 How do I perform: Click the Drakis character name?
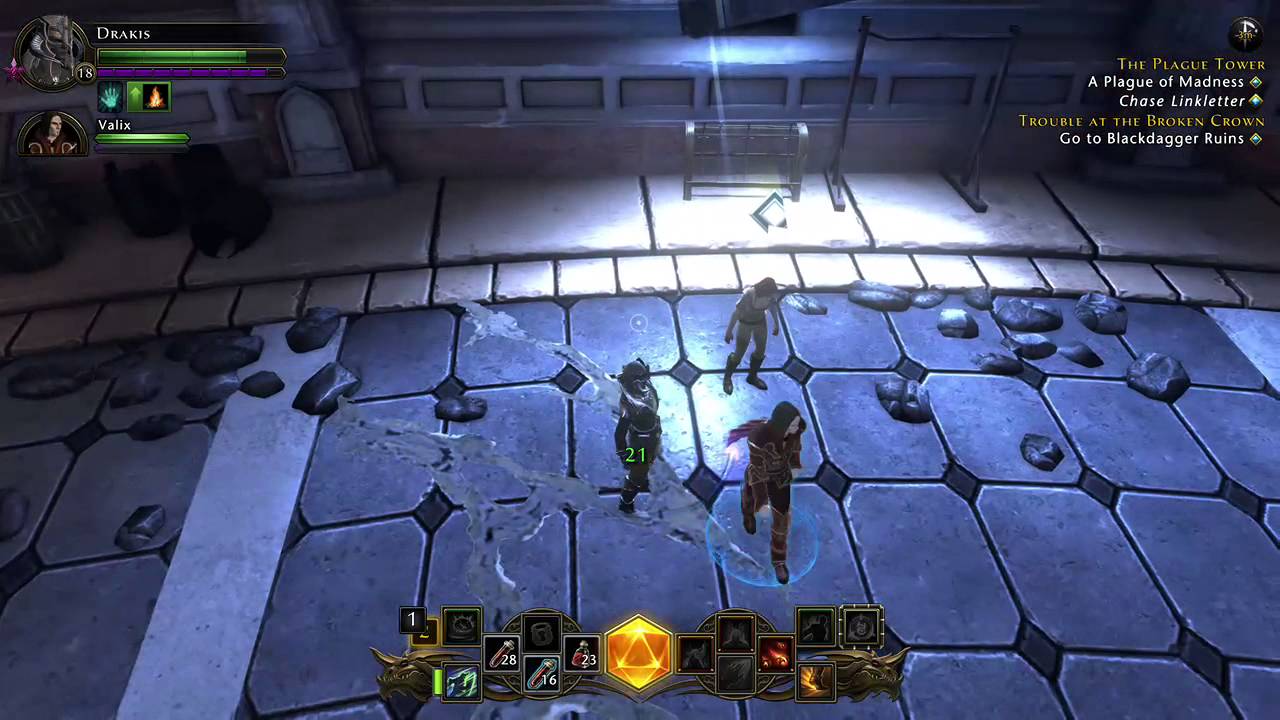click(123, 33)
